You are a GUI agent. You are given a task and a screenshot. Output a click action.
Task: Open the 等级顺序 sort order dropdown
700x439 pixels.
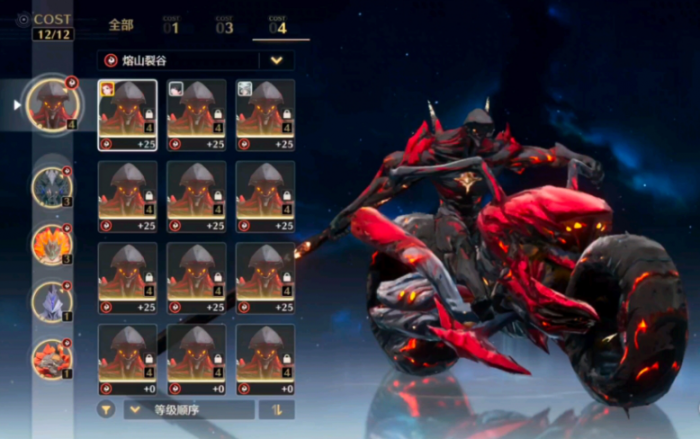pyautogui.click(x=189, y=409)
